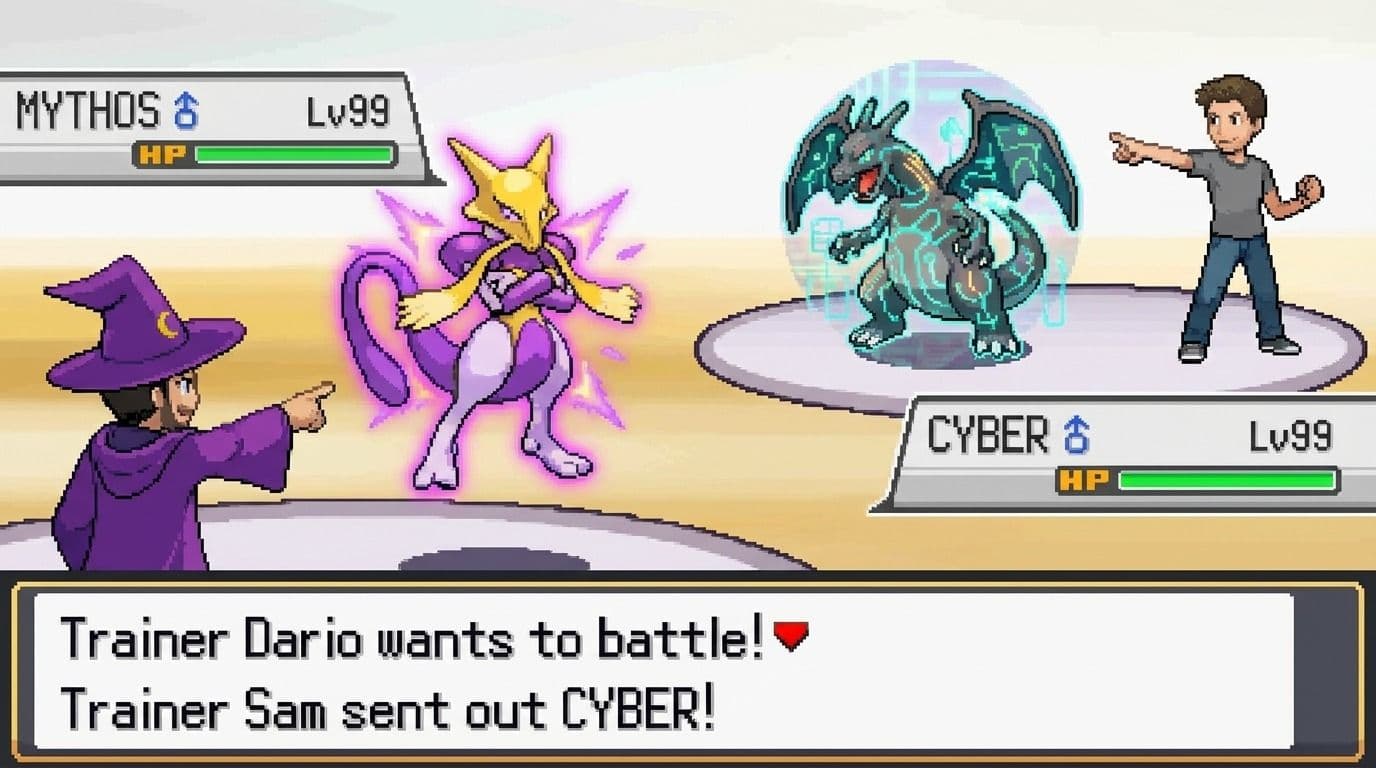Click the moon emblem on the wizard's hat
Screen dimensions: 1376x768
[167, 325]
